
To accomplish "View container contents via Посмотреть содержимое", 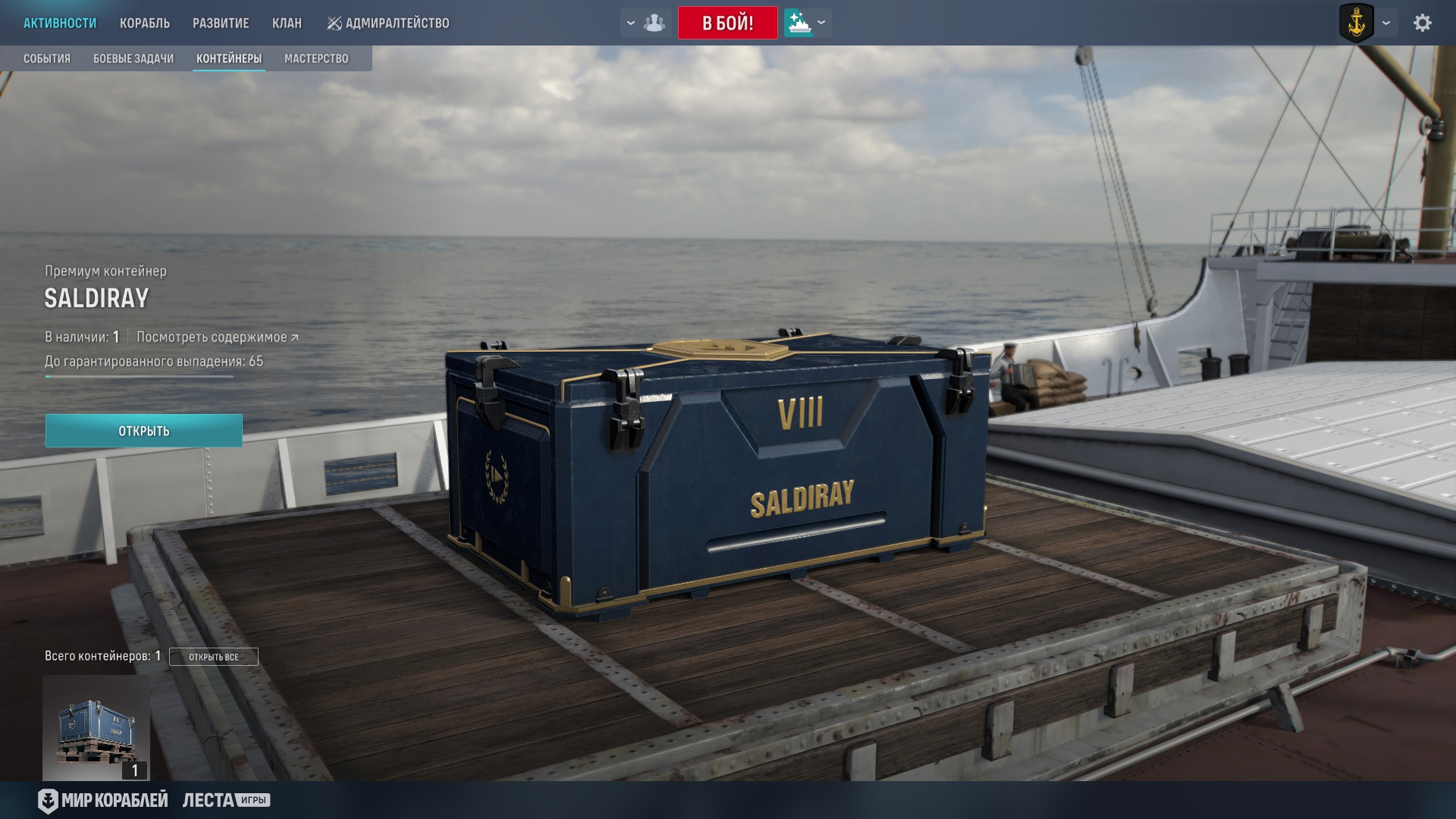I will point(218,337).
